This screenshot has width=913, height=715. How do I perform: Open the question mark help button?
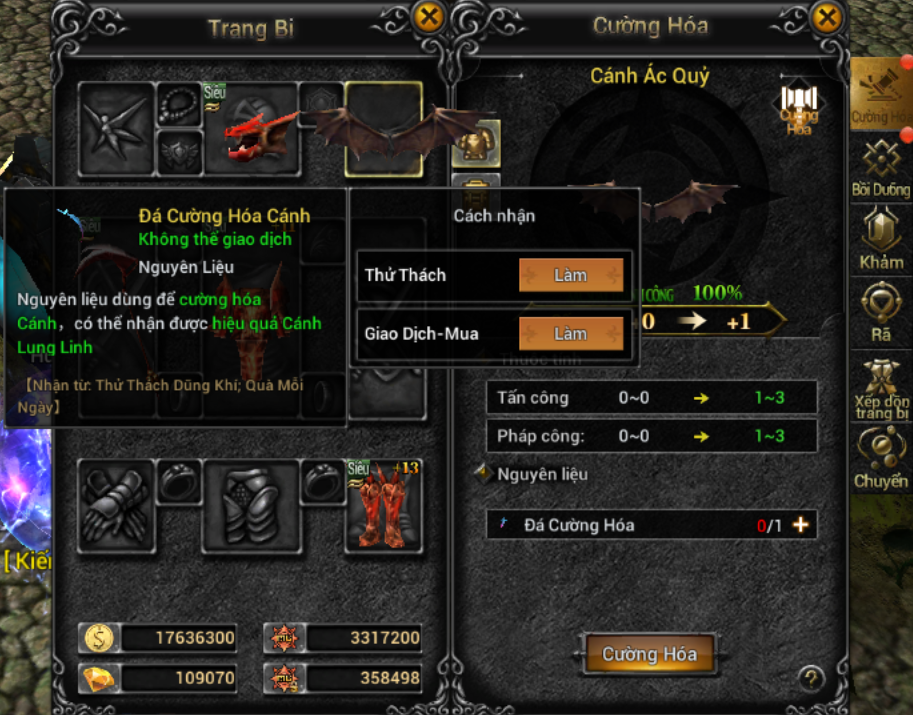(811, 678)
